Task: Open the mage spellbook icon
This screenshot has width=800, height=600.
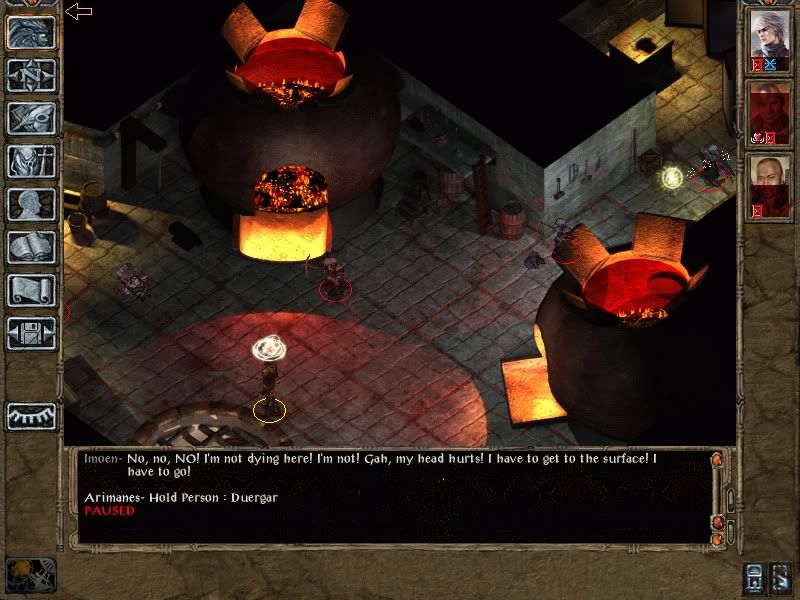Action: click(32, 247)
